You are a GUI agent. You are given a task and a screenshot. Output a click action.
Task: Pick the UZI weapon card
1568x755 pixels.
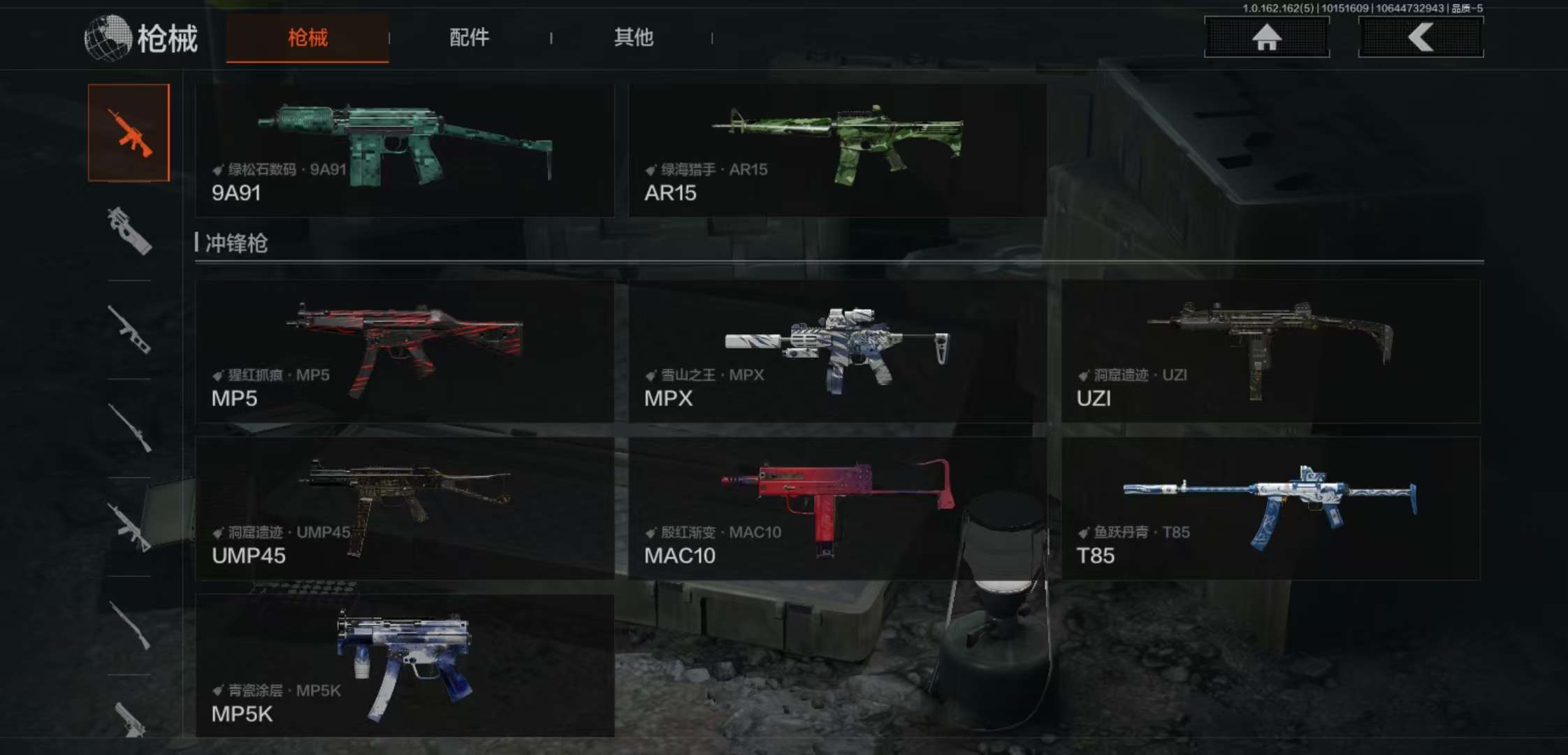coord(1270,351)
